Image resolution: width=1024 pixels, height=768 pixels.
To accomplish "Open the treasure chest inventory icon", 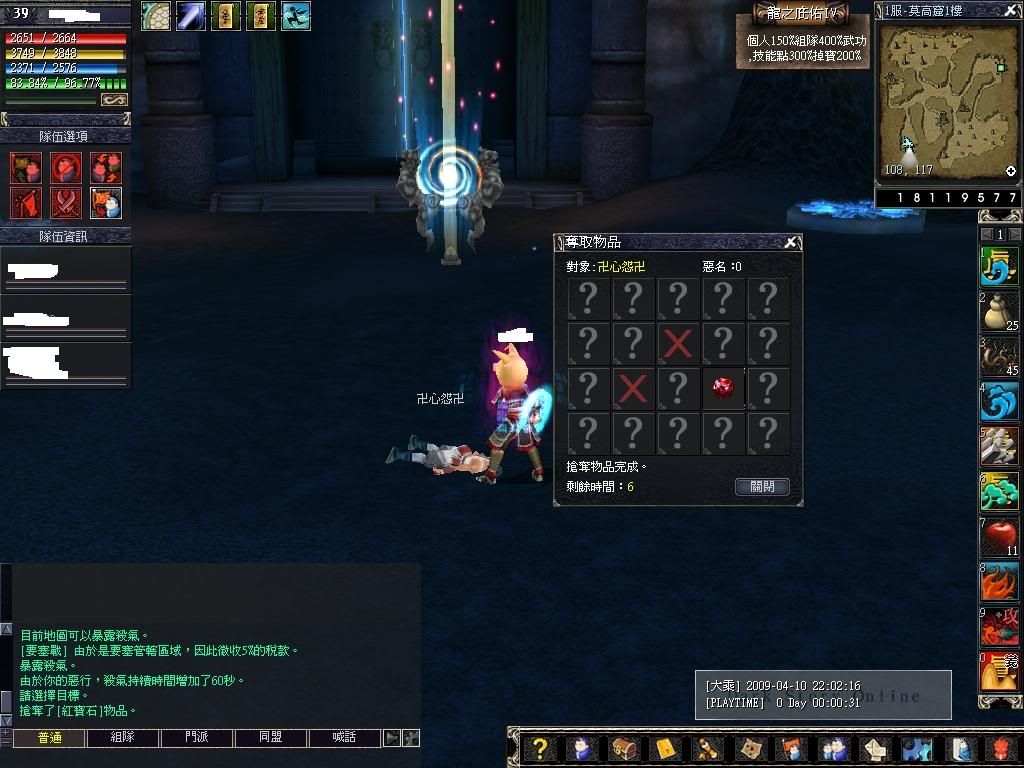I will [622, 749].
